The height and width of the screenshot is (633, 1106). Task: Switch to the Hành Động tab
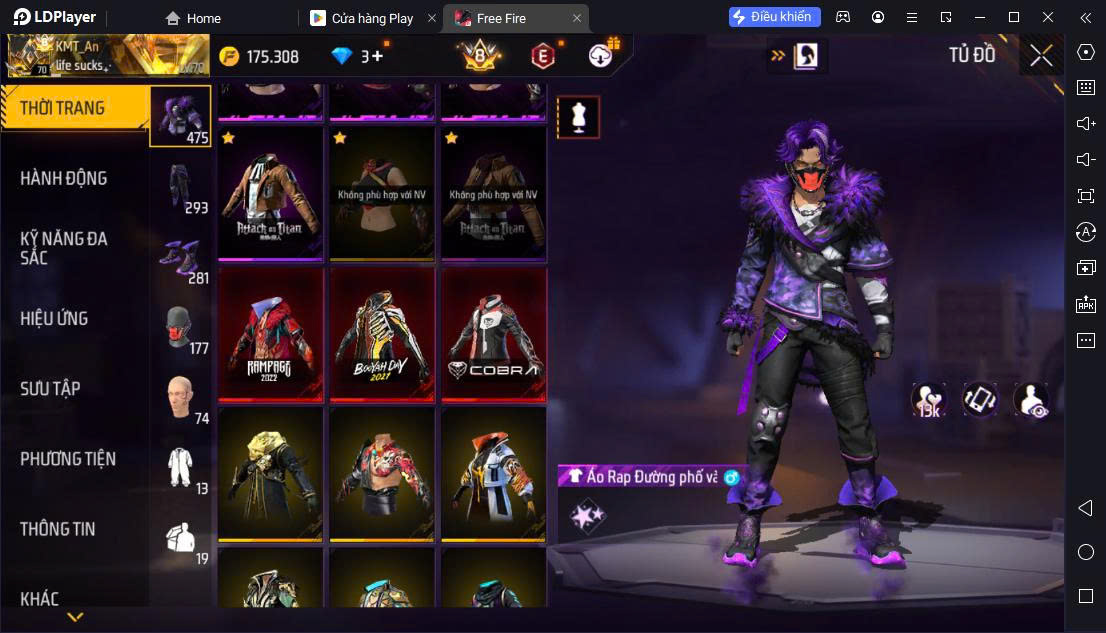[x=64, y=178]
